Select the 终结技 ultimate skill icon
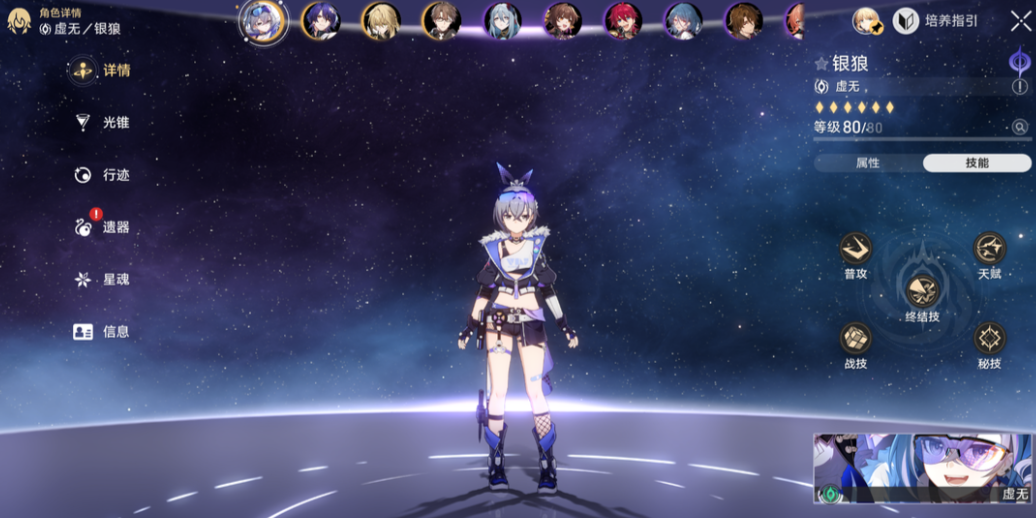 pos(922,291)
